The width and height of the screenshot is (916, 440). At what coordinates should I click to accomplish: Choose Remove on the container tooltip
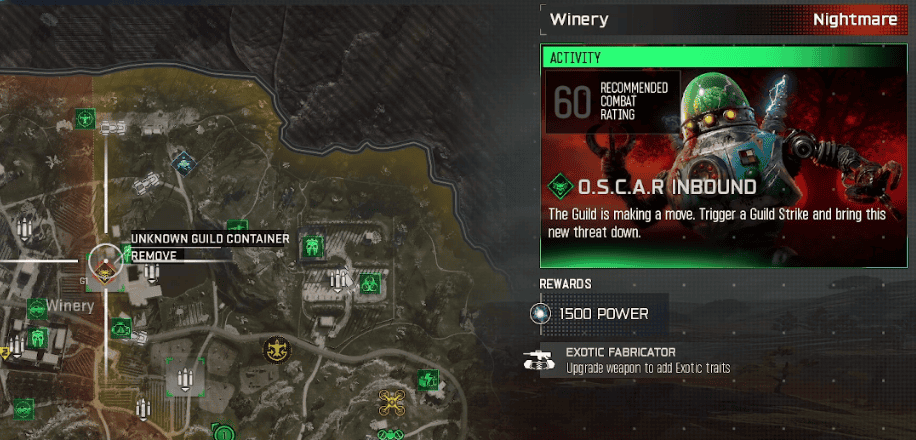click(155, 256)
